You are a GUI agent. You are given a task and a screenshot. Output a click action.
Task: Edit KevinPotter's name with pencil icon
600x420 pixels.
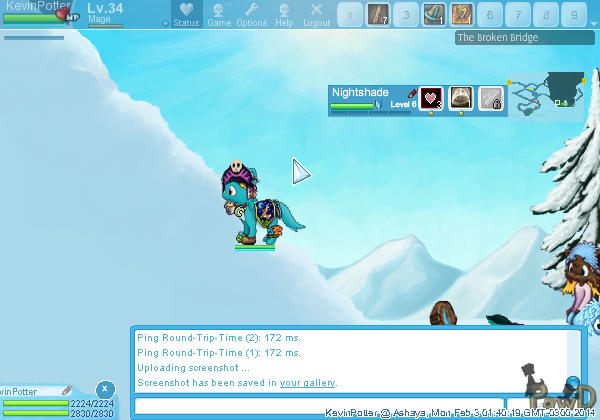pyautogui.click(x=67, y=391)
